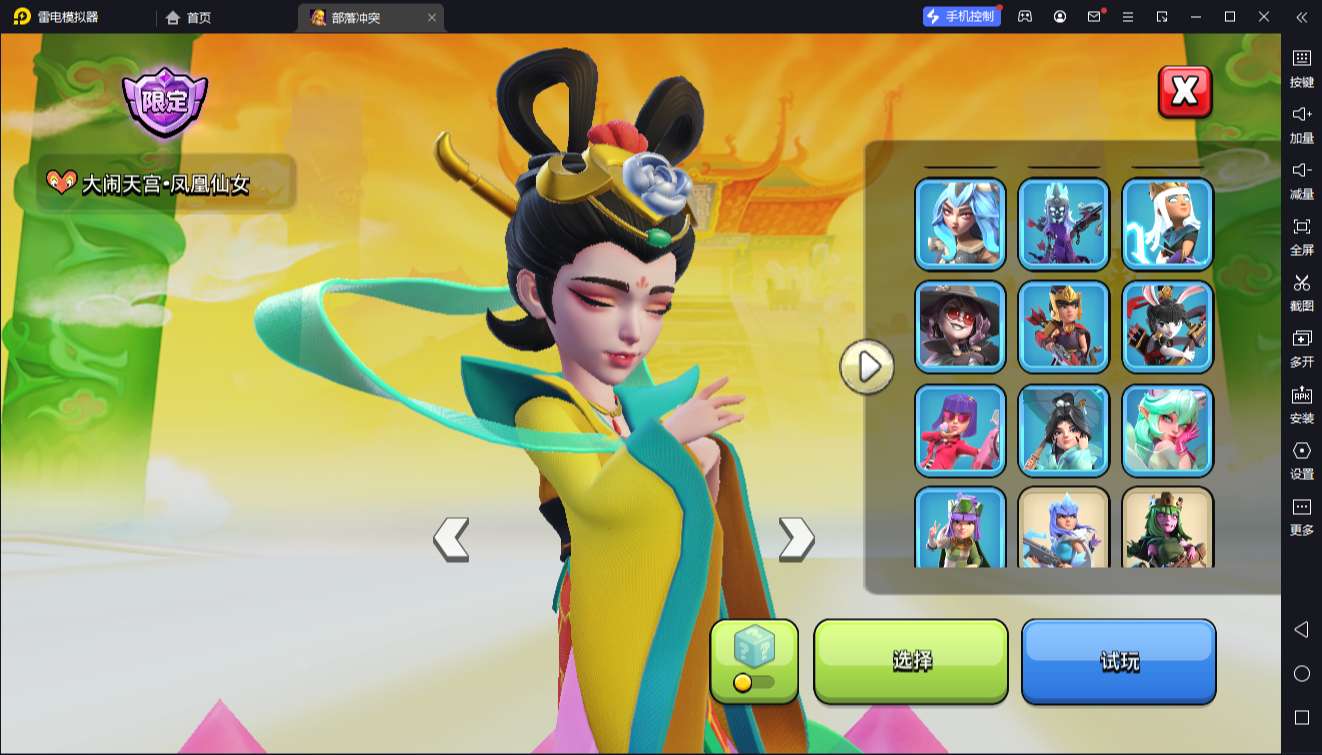Select the blue-haired horned queen skin
The image size is (1322, 755).
click(960, 224)
